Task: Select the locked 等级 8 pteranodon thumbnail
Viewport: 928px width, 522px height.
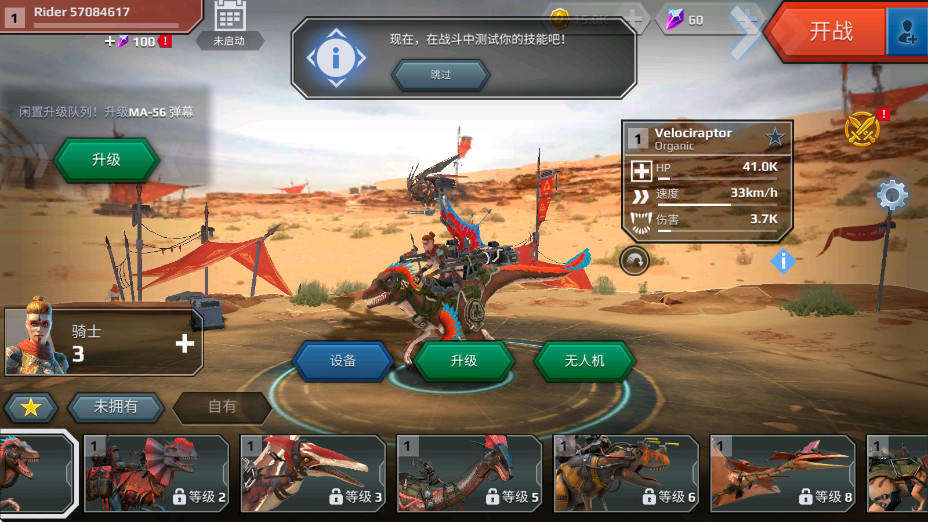Action: click(783, 473)
